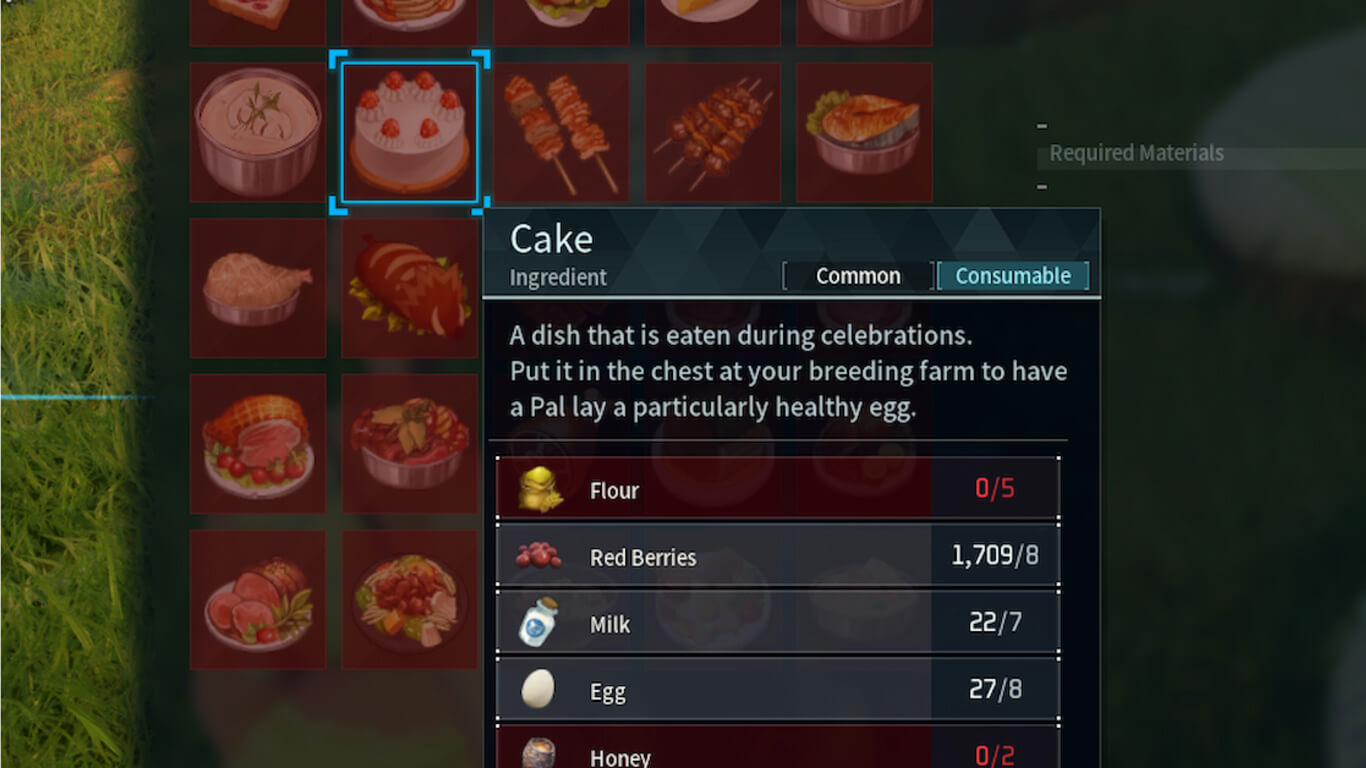Viewport: 1366px width, 768px height.
Task: Choose the stir-fry bowl recipe
Action: click(x=409, y=443)
